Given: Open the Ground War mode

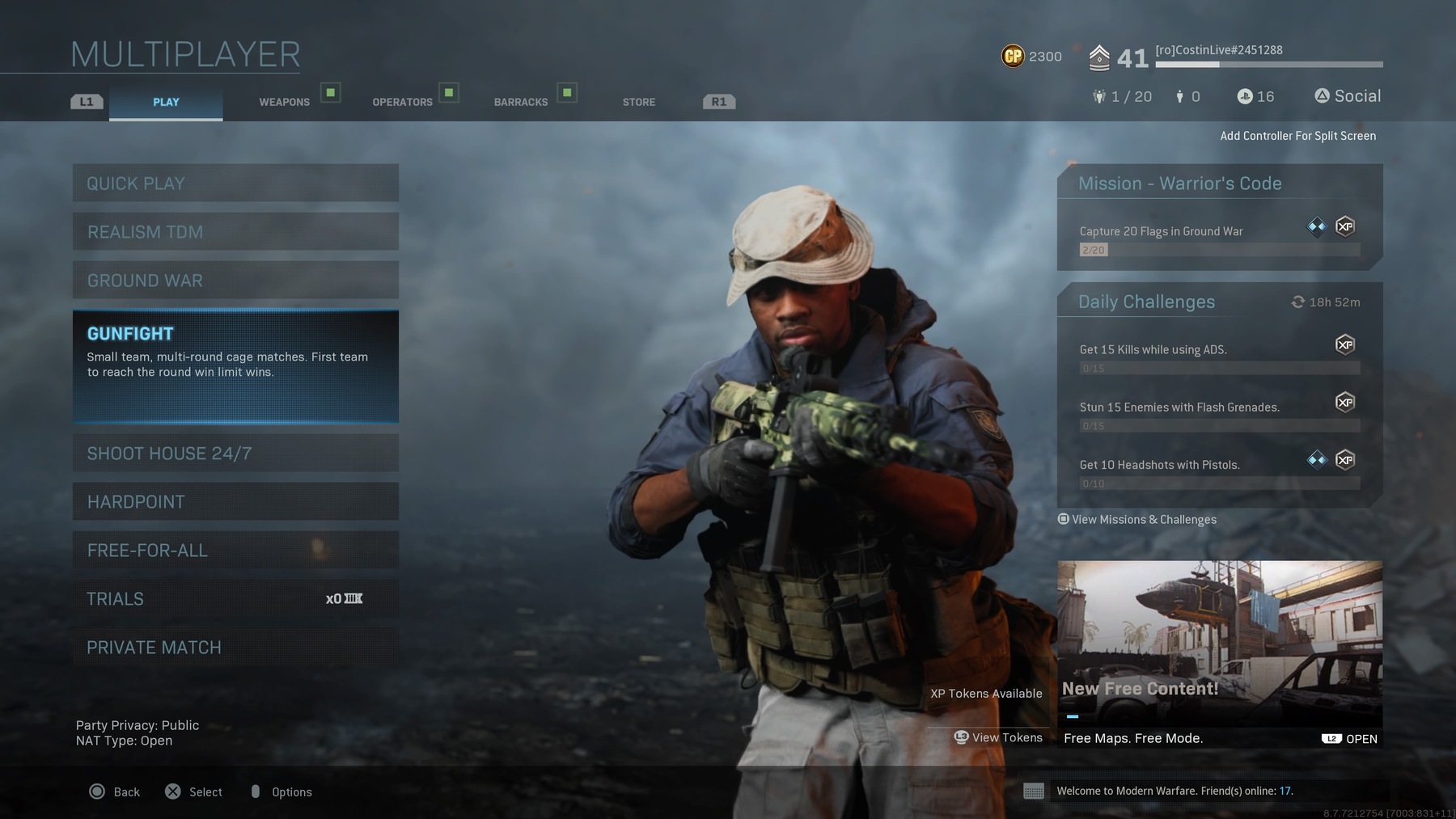Looking at the screenshot, I should (235, 281).
